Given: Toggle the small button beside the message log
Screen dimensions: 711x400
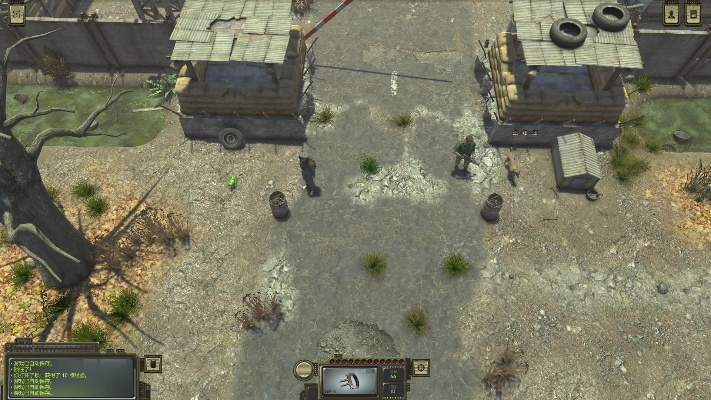Looking at the screenshot, I should [153, 364].
